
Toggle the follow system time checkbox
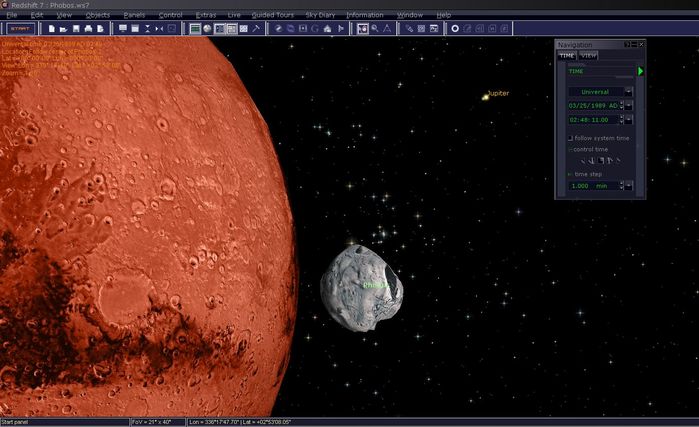coord(570,138)
